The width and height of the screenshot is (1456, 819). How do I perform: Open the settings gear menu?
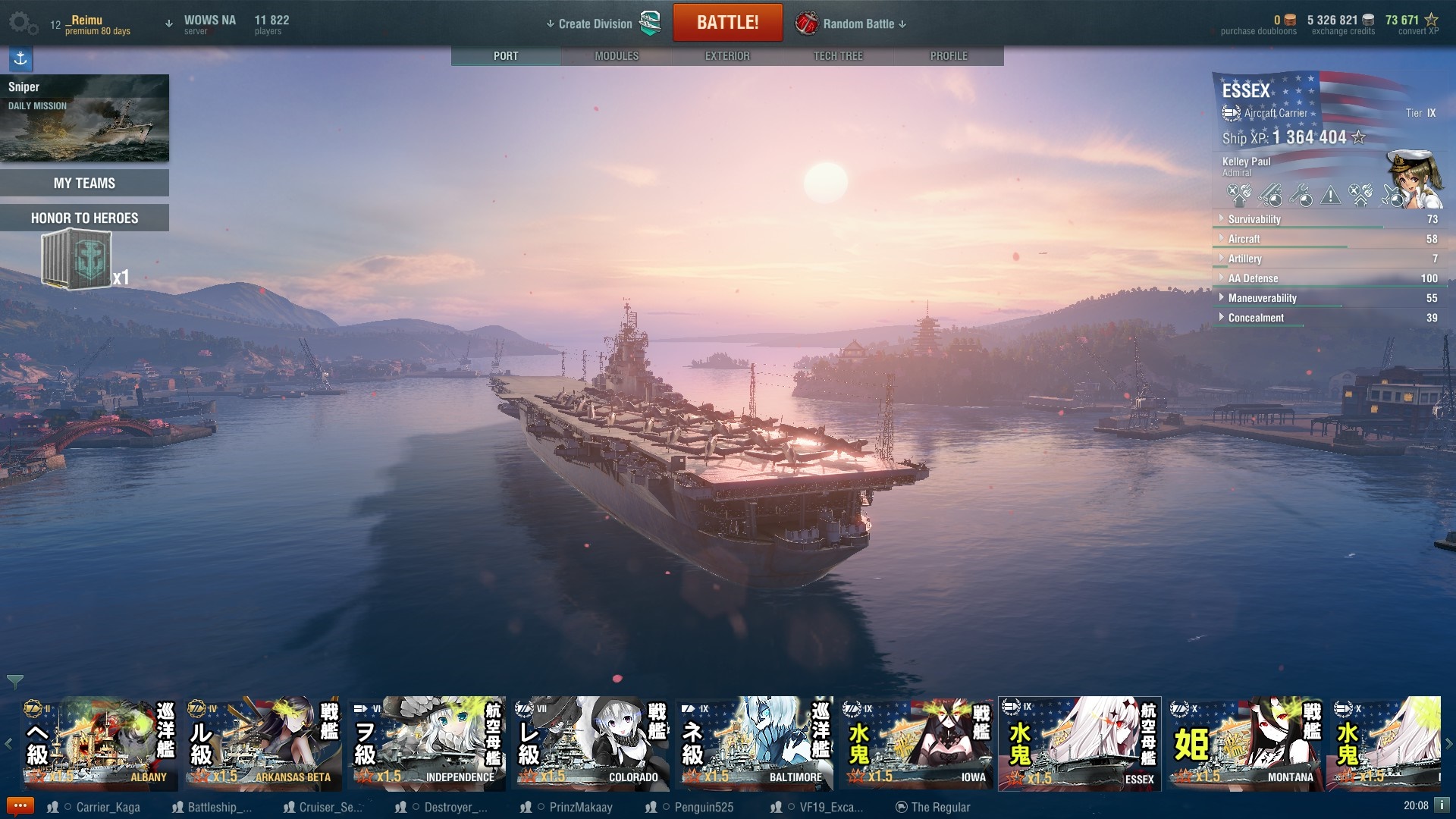click(x=22, y=23)
